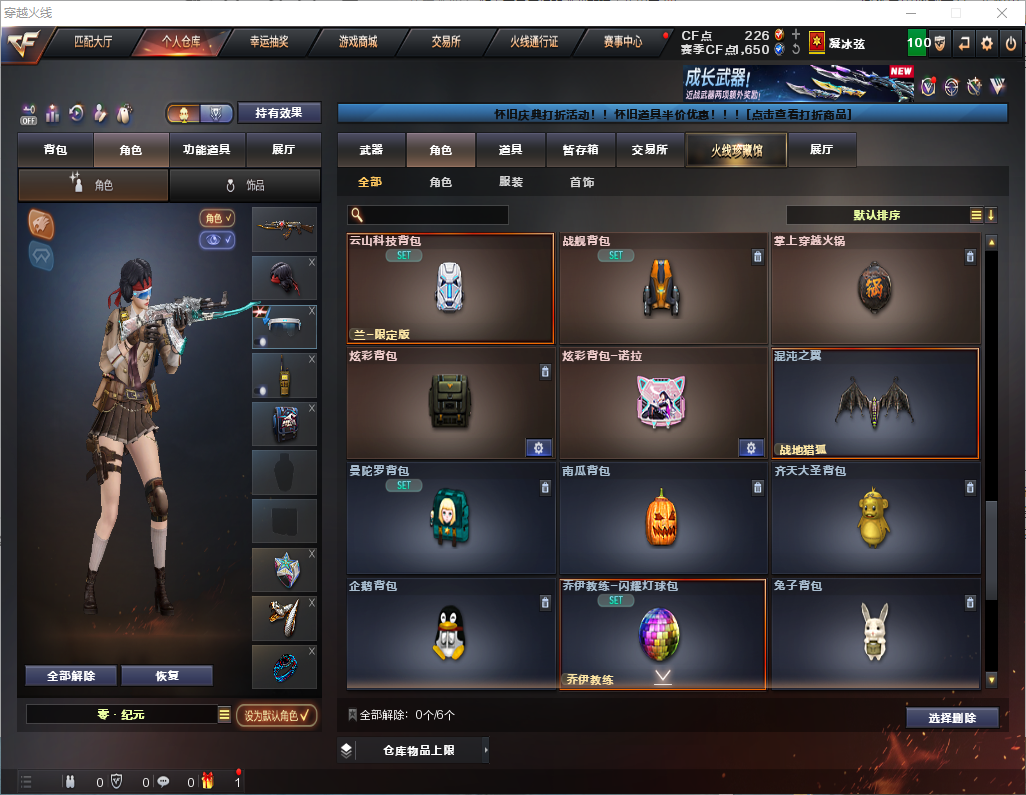Set character as default with 设为默认角色
Screen dimensions: 1026x795
[x=277, y=715]
